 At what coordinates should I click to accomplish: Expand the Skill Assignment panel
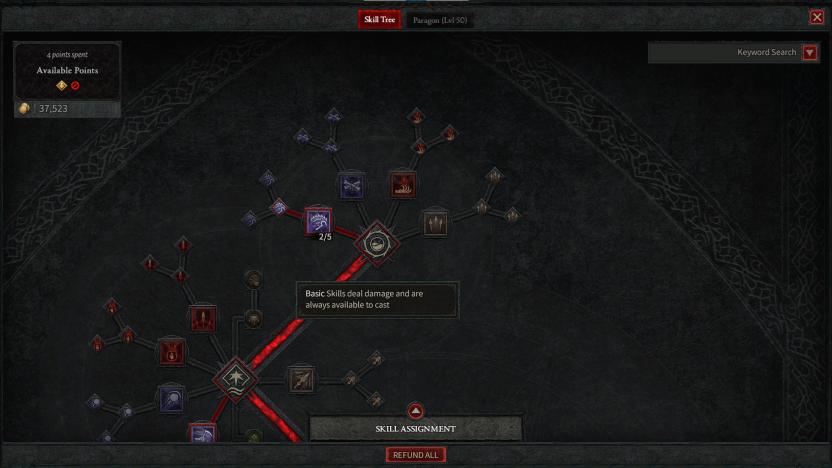click(x=416, y=411)
